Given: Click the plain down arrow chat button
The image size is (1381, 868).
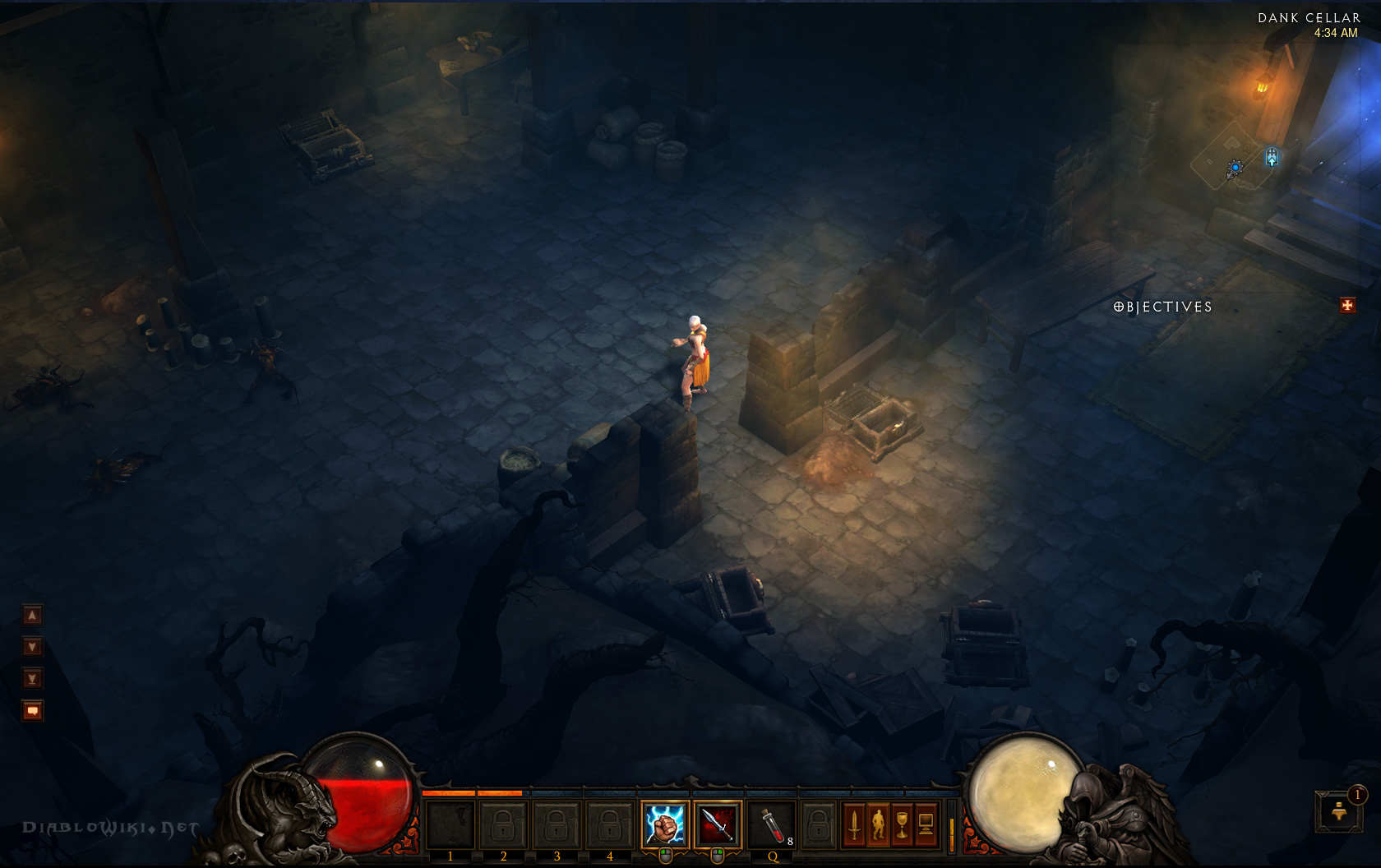Looking at the screenshot, I should coord(32,647).
